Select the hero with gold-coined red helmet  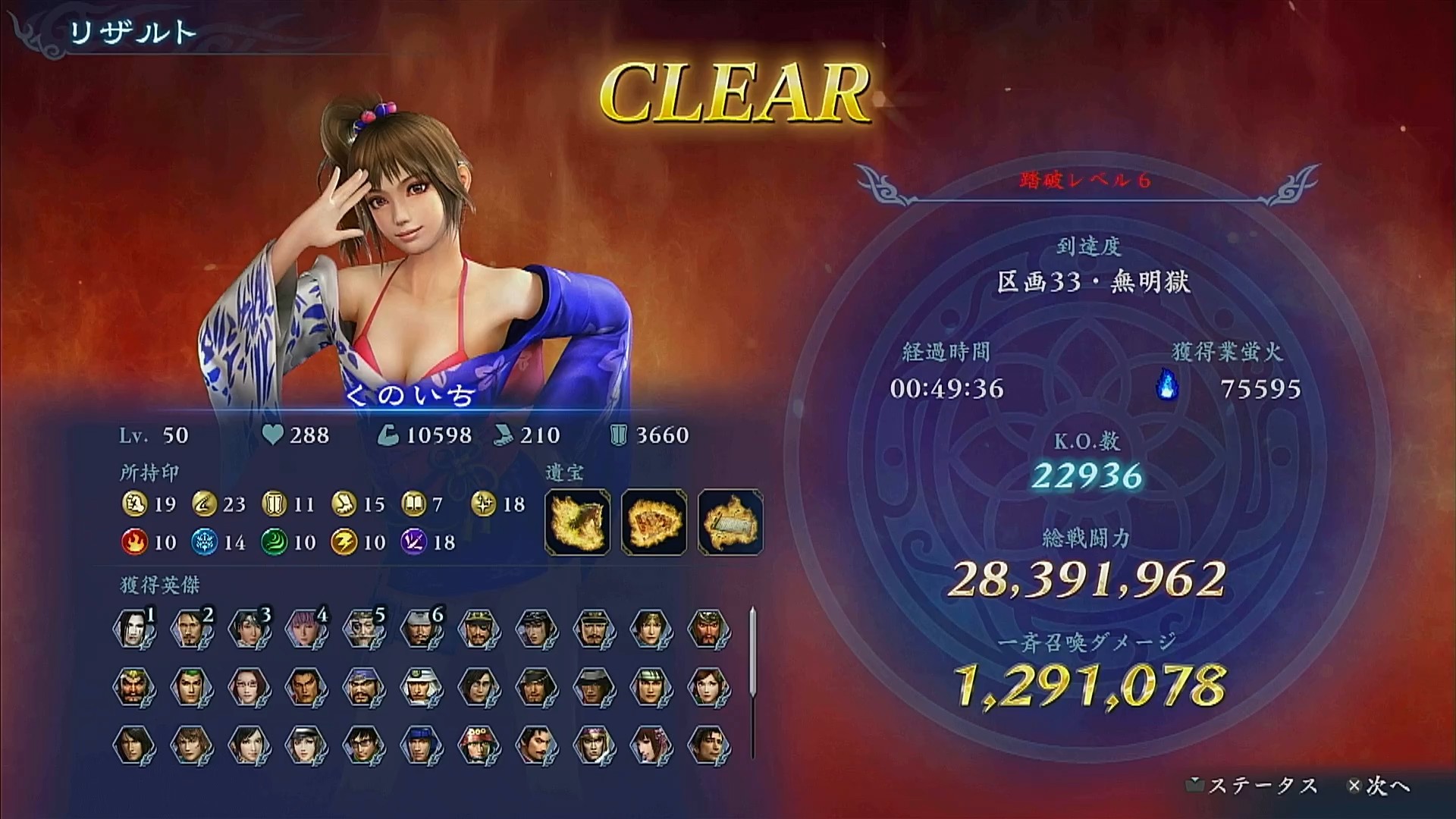click(479, 744)
